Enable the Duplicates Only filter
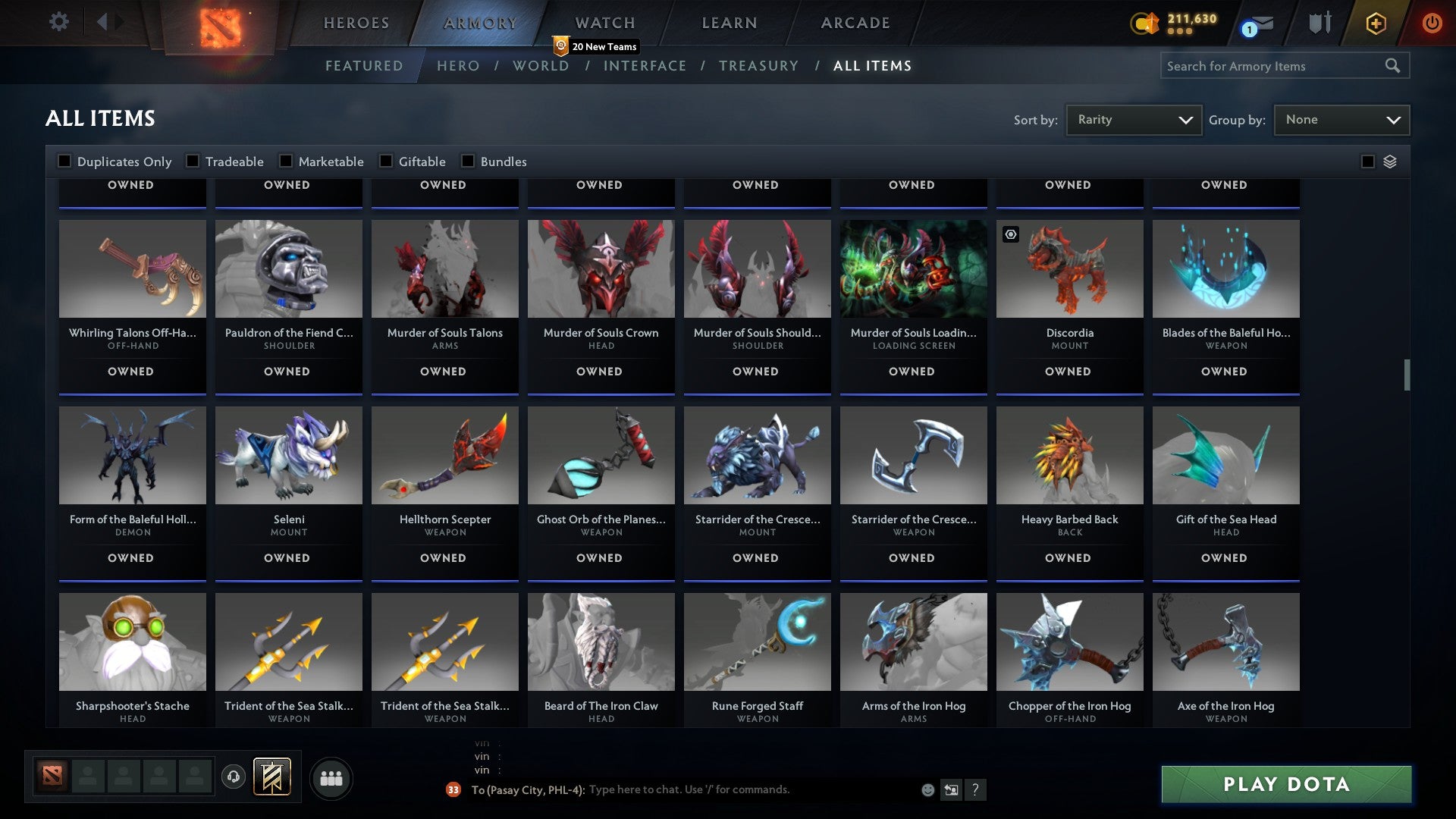This screenshot has height=819, width=1456. pos(64,161)
